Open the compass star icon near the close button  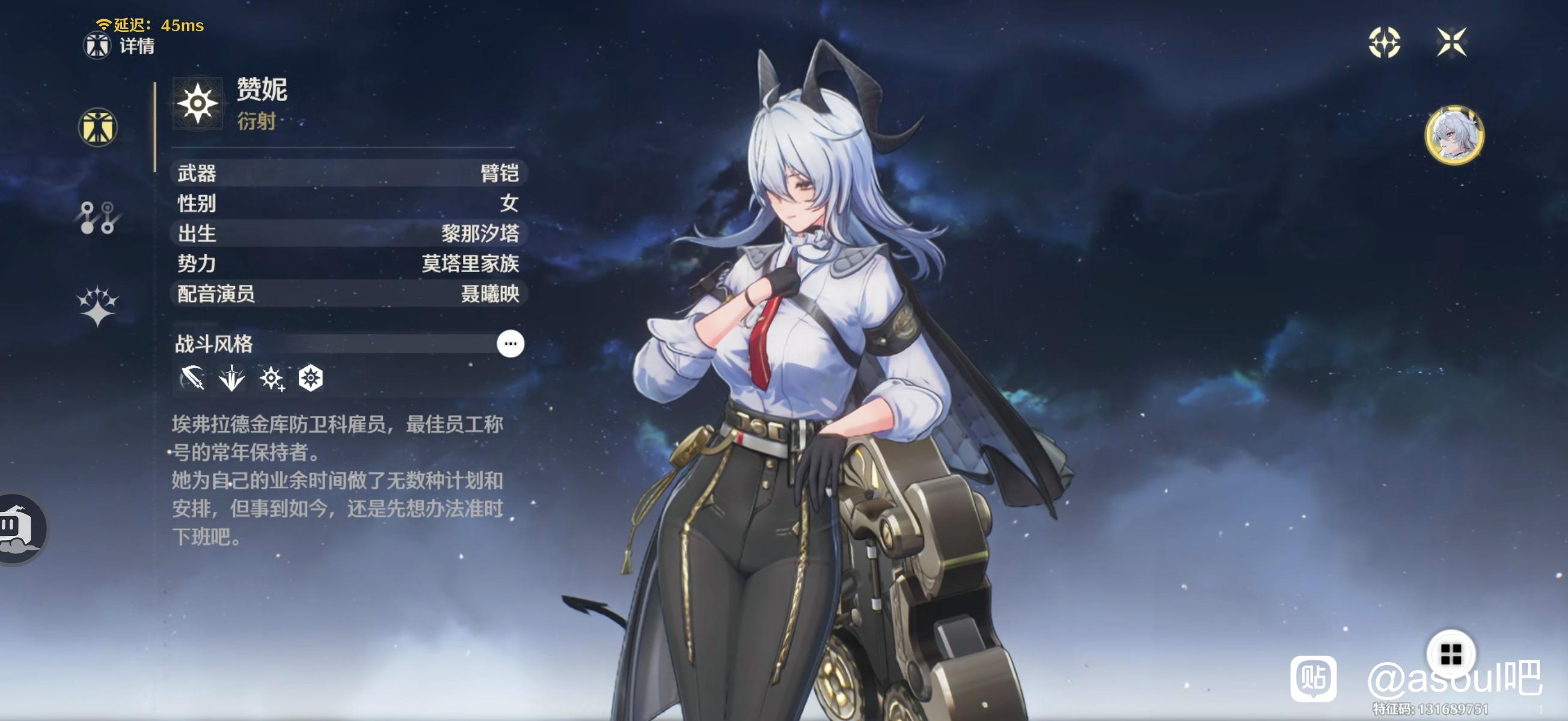[x=1383, y=42]
